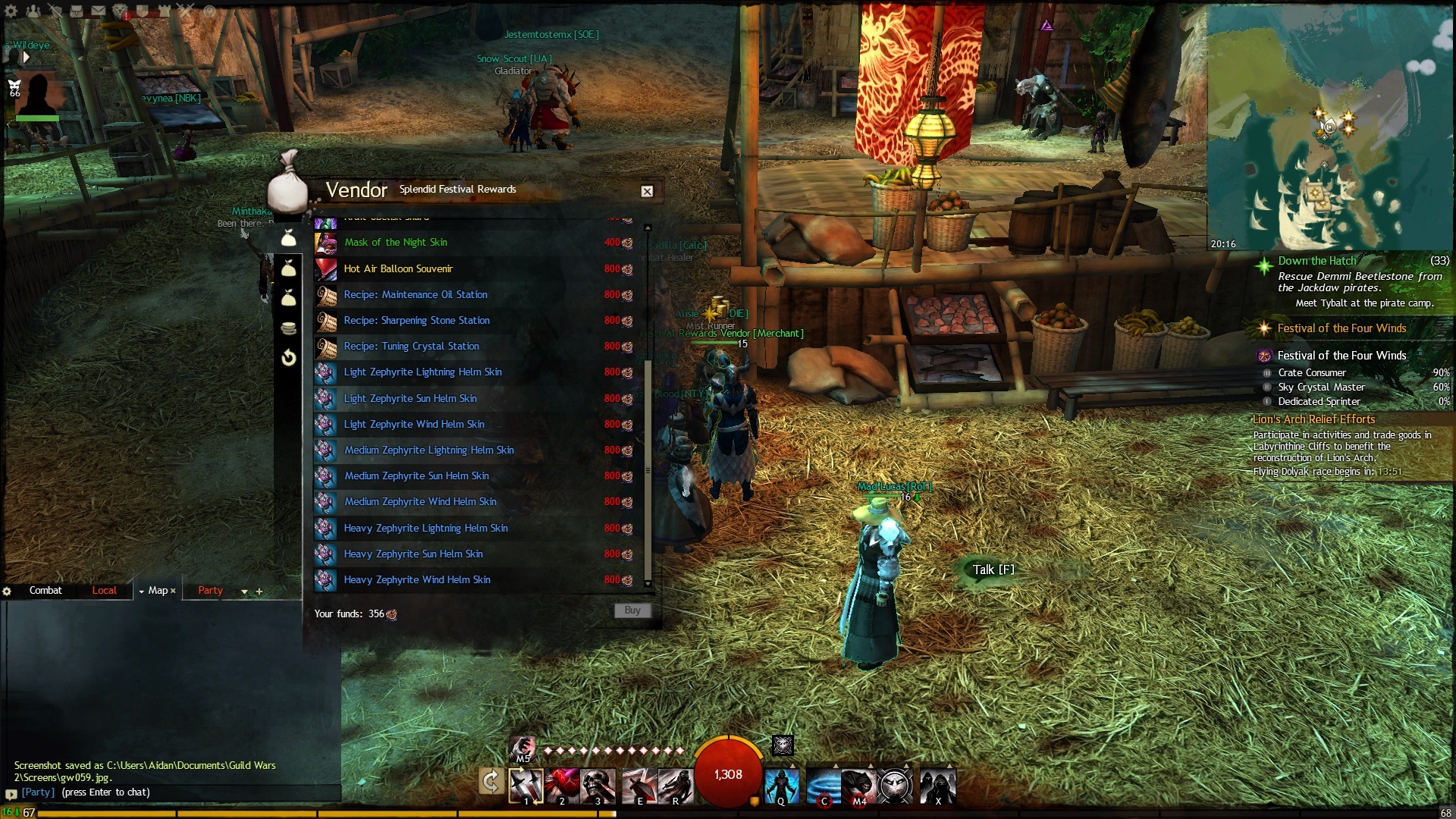
Task: Close the Vendor window
Action: pyautogui.click(x=647, y=191)
